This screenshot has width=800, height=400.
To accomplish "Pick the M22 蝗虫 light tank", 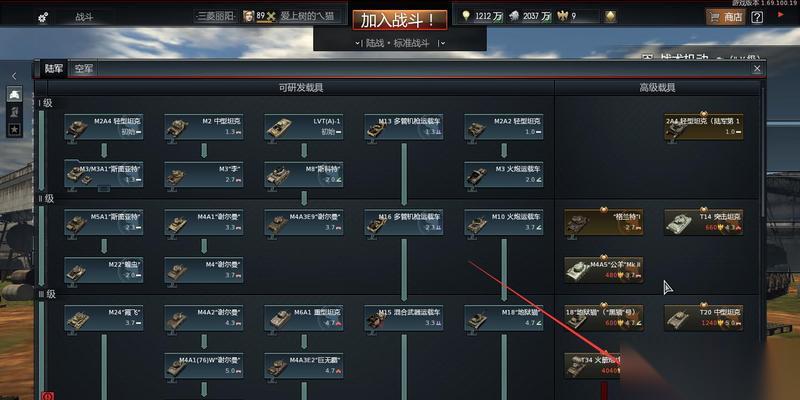I will click(x=103, y=269).
